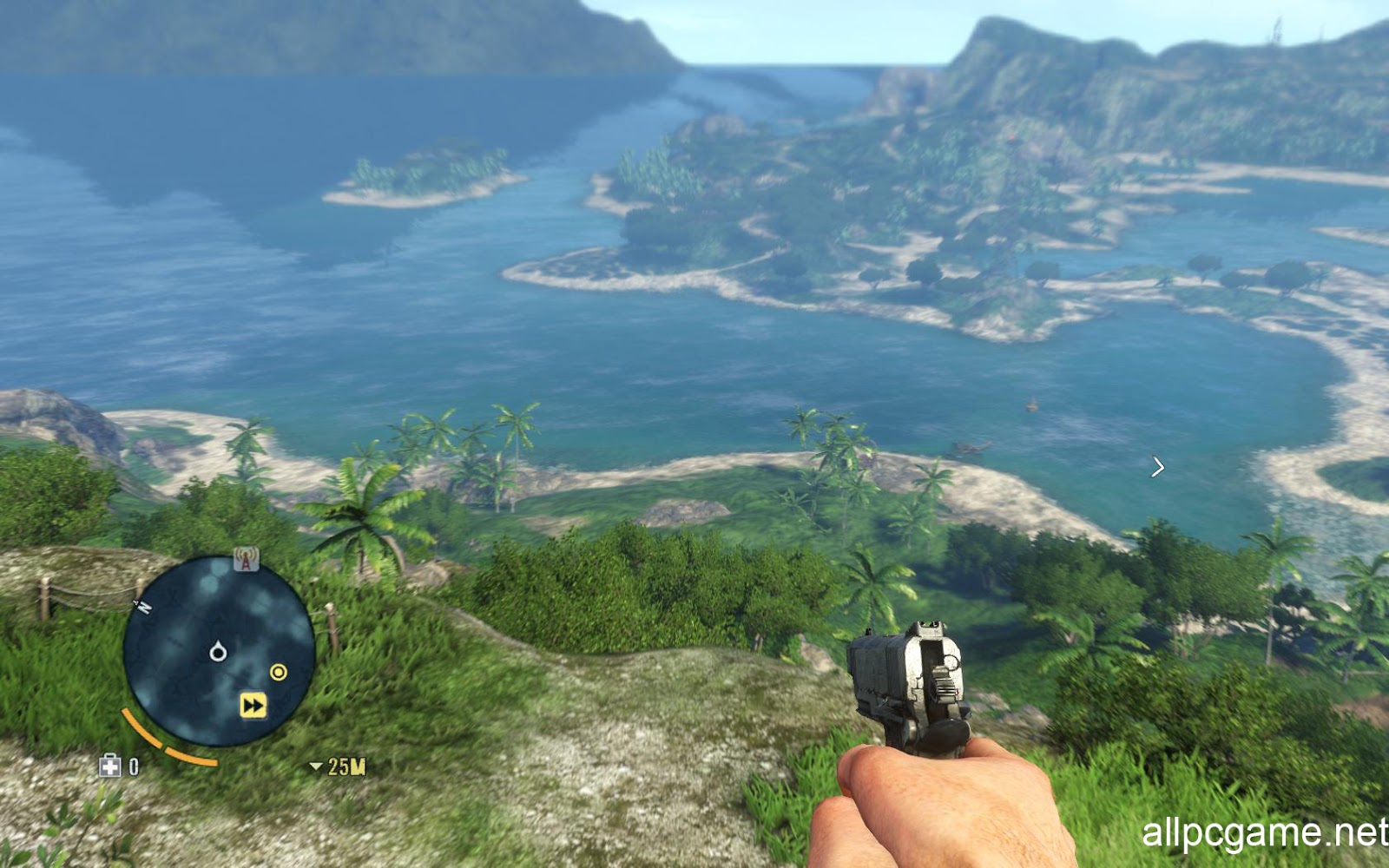
Task: Click the medkit syringe icon
Action: pos(110,766)
